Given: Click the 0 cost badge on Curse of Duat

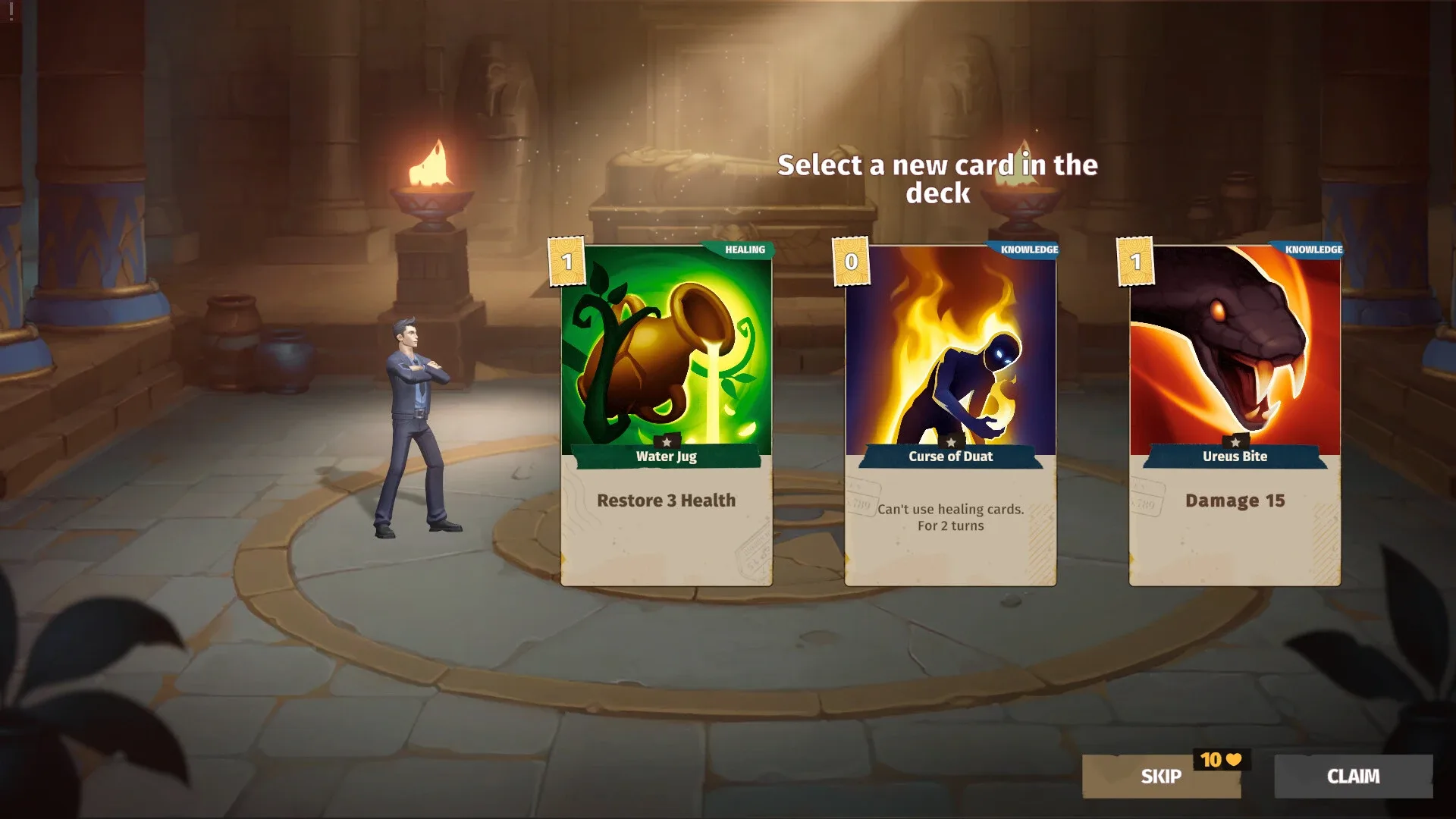Looking at the screenshot, I should click(849, 262).
